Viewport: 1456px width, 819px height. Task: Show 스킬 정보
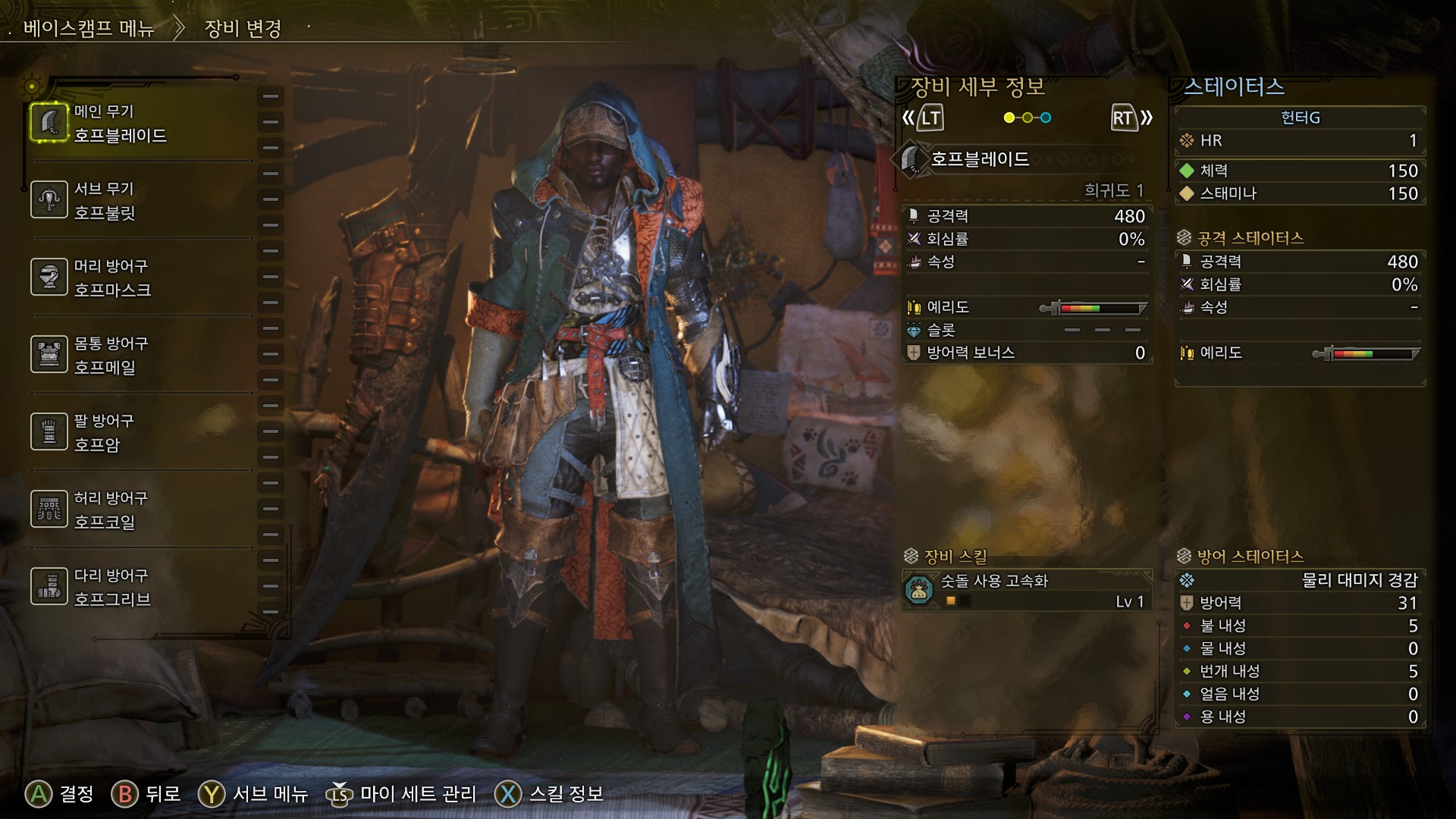(x=549, y=794)
